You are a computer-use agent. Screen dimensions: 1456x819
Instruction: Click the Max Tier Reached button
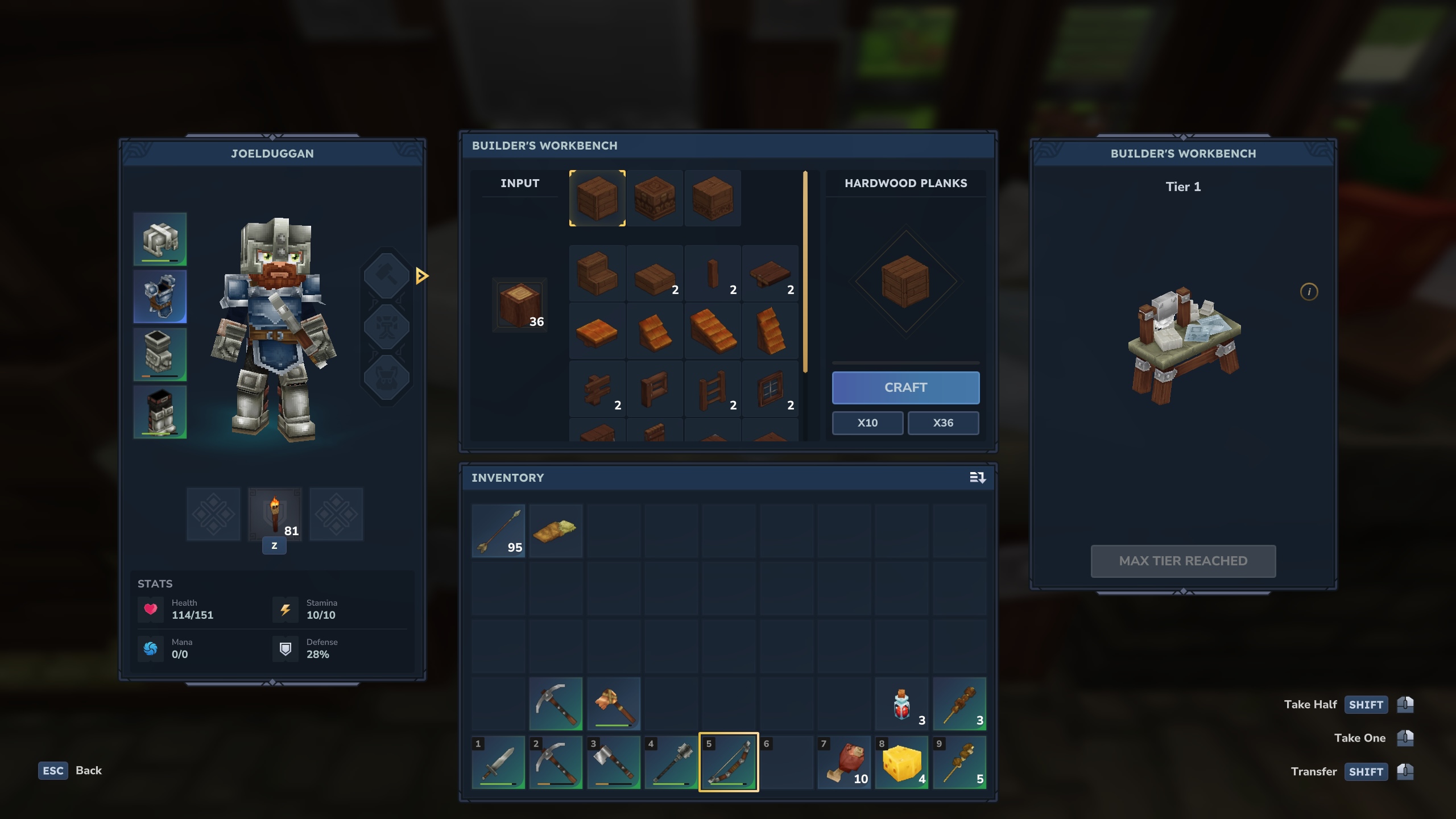[x=1183, y=561]
